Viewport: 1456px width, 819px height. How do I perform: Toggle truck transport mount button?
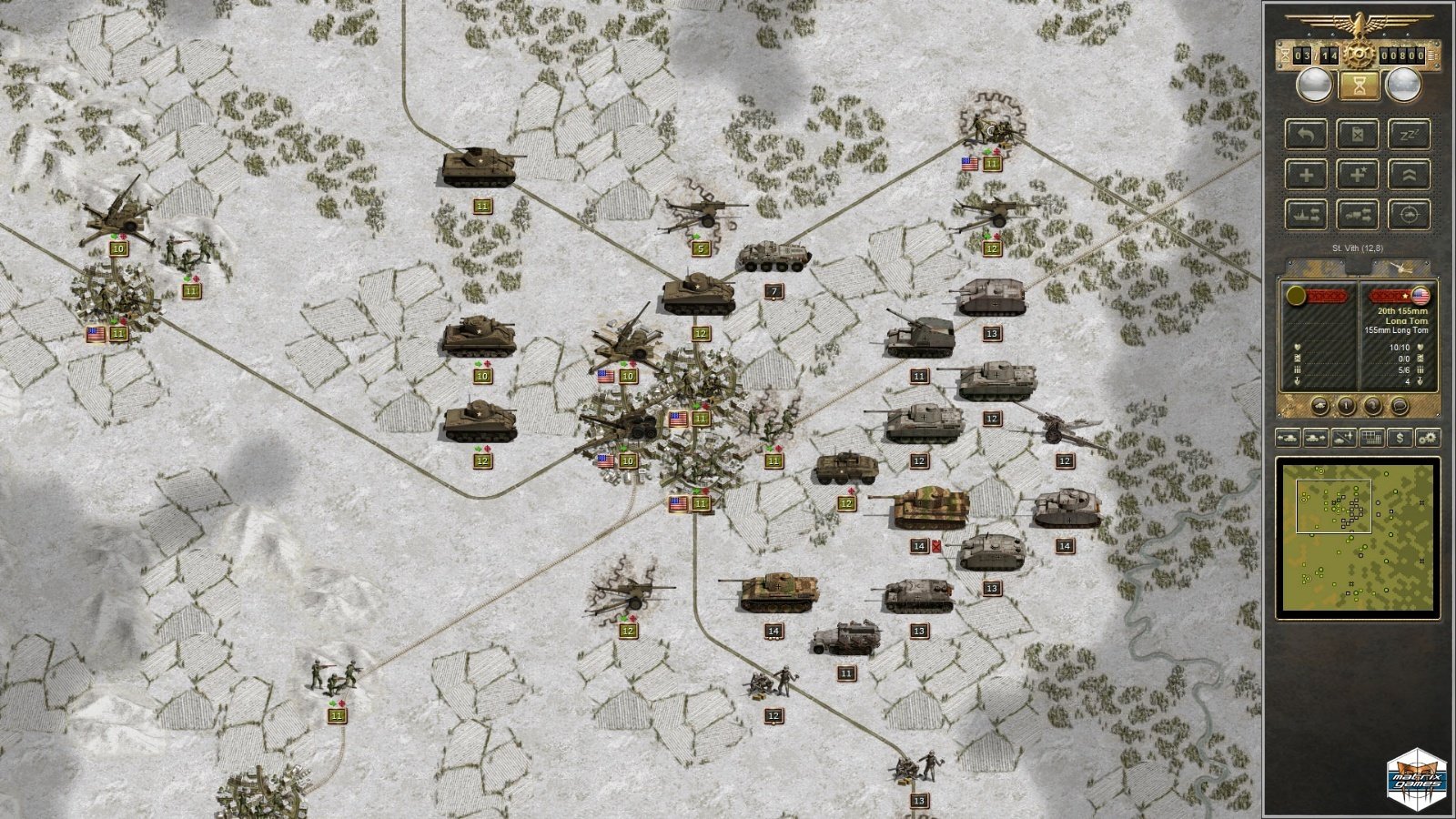1357,215
